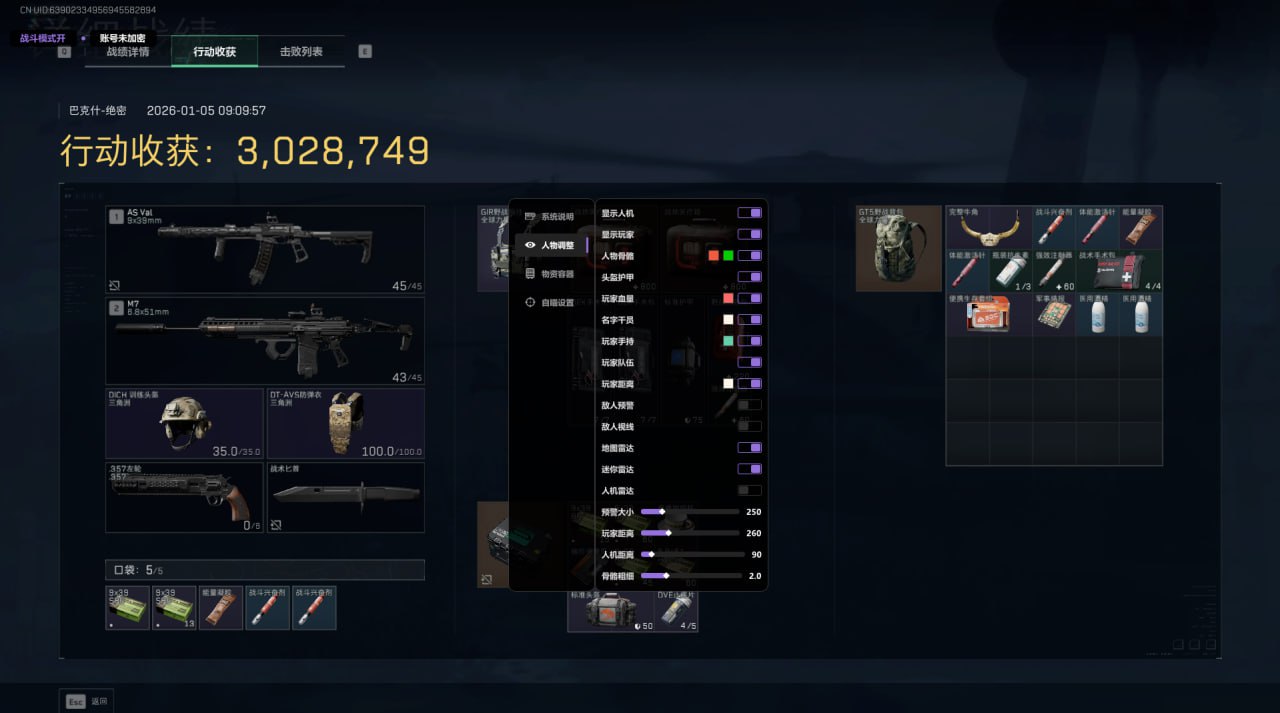Select the 军事情报 intel item
The height and width of the screenshot is (713, 1280).
(1054, 314)
